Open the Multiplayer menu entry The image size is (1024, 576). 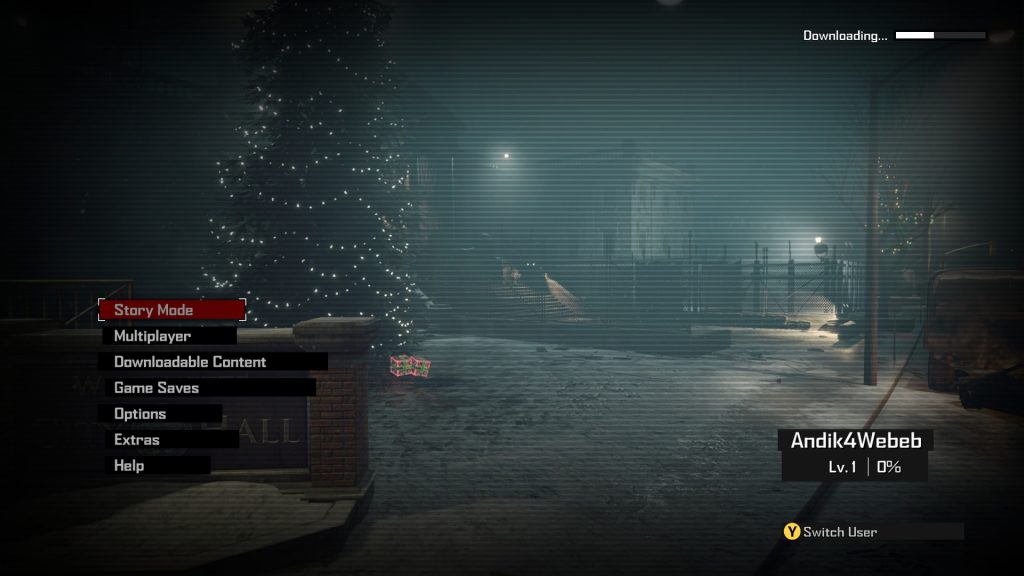pos(168,336)
